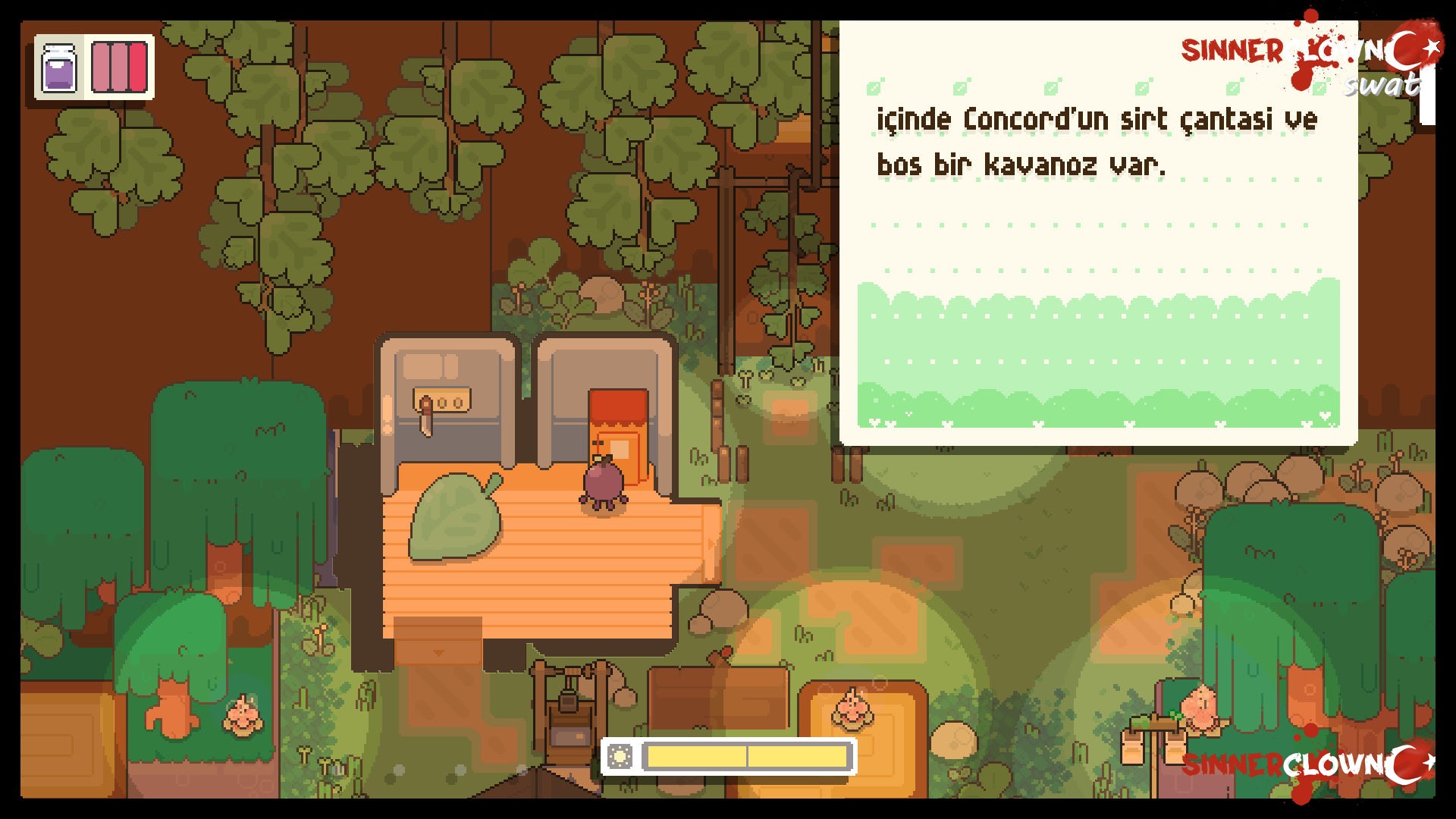Click the leaf icon at the dialog's top-left corner
The height and width of the screenshot is (819, 1456).
872,87
